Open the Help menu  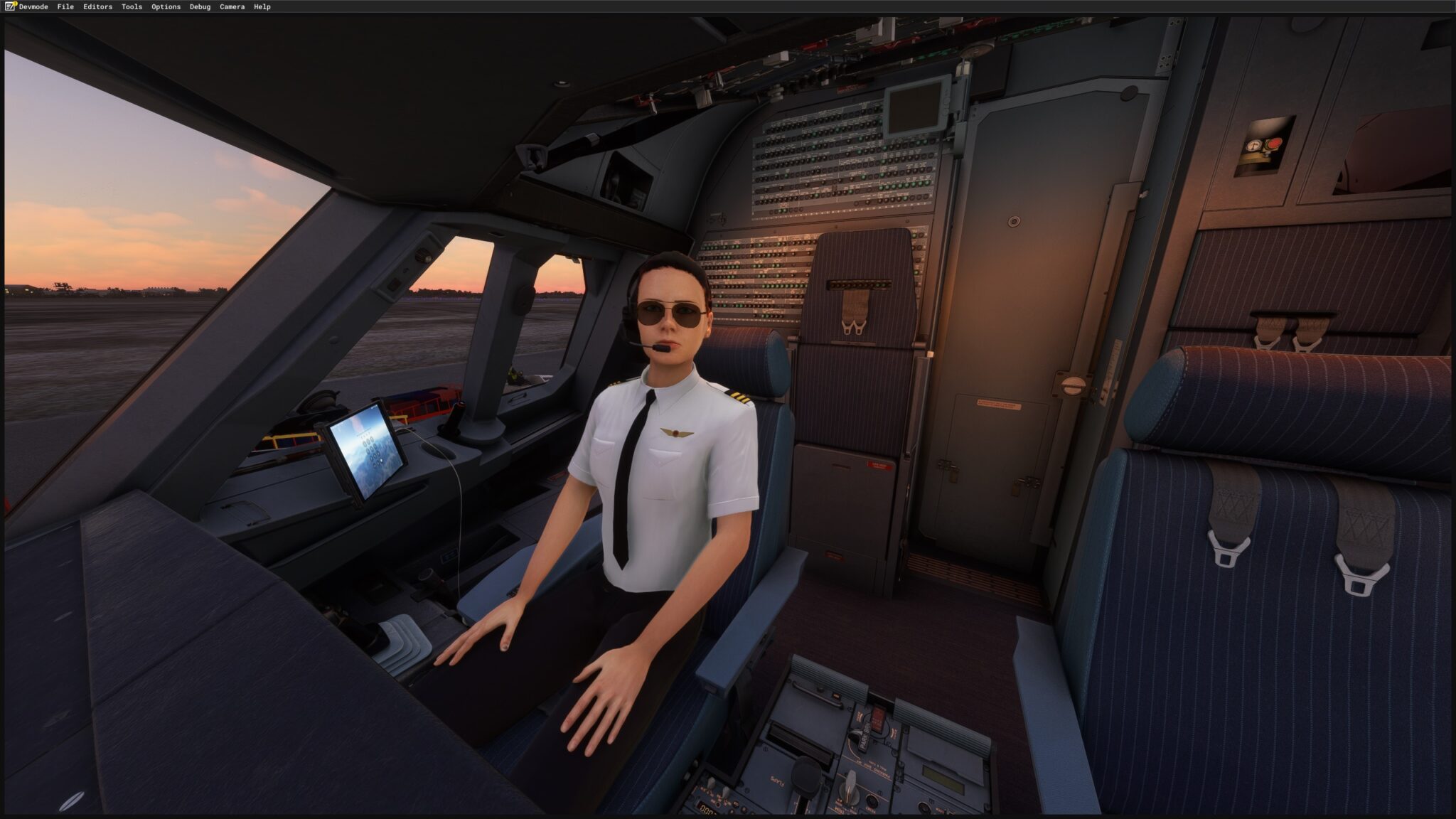[x=262, y=6]
